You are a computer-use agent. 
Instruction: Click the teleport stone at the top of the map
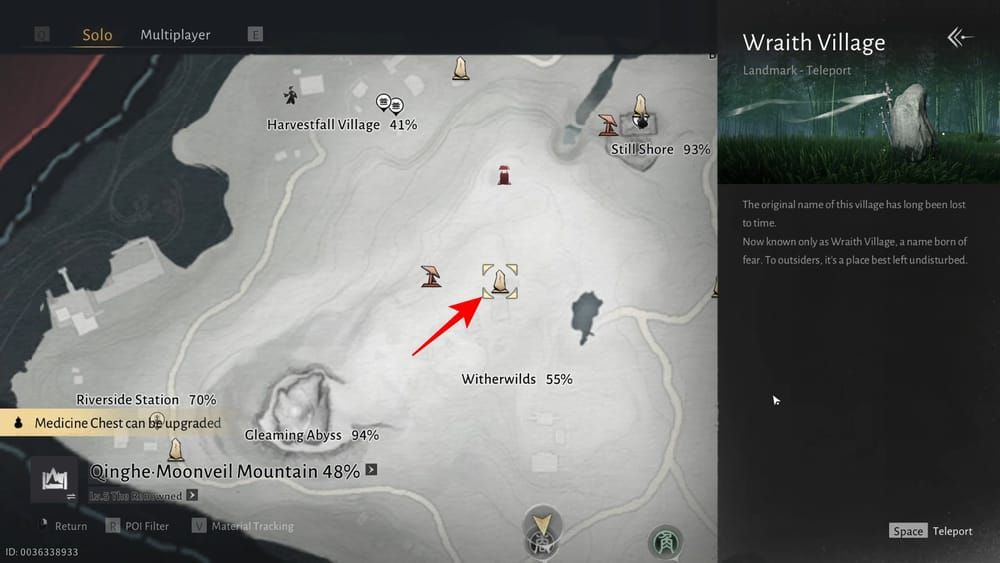(x=461, y=68)
